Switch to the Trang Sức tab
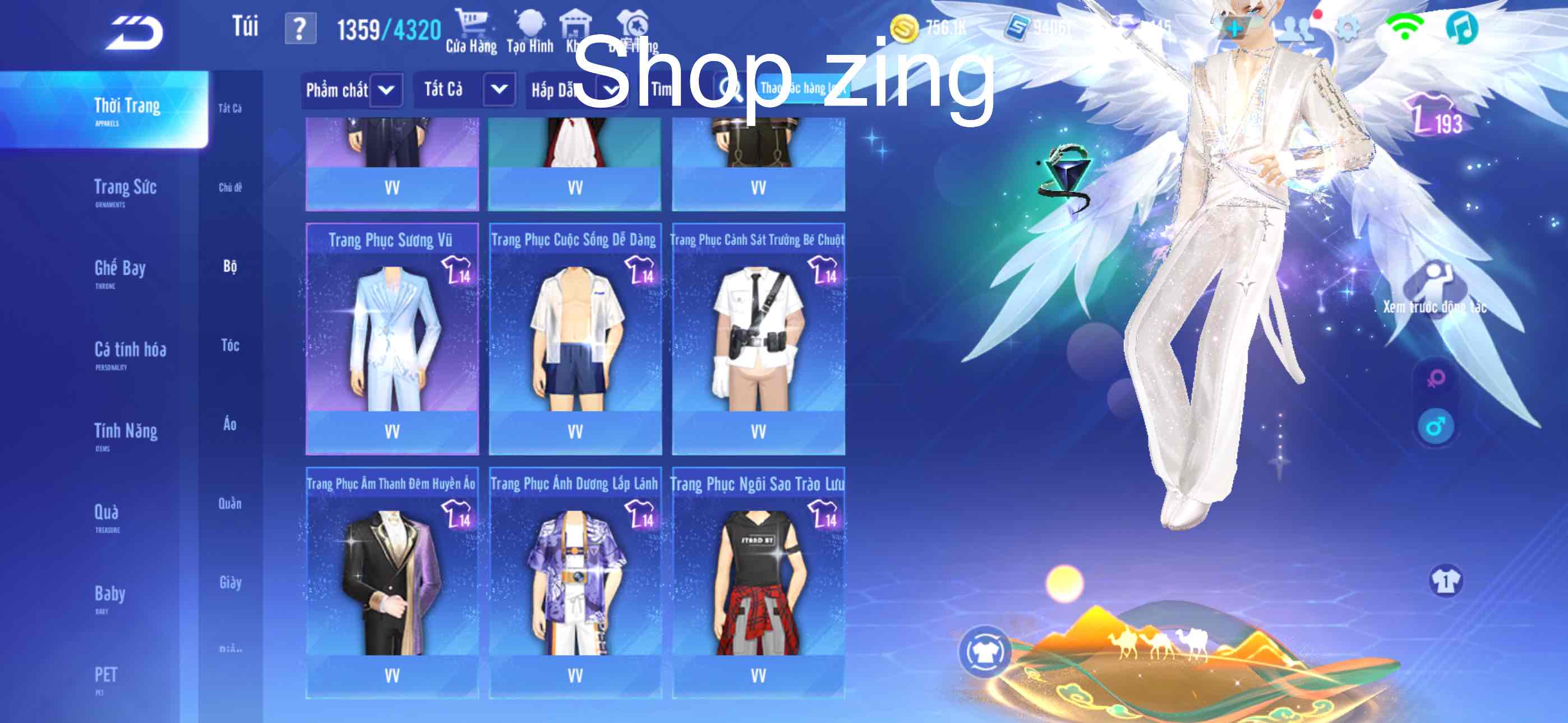 125,189
